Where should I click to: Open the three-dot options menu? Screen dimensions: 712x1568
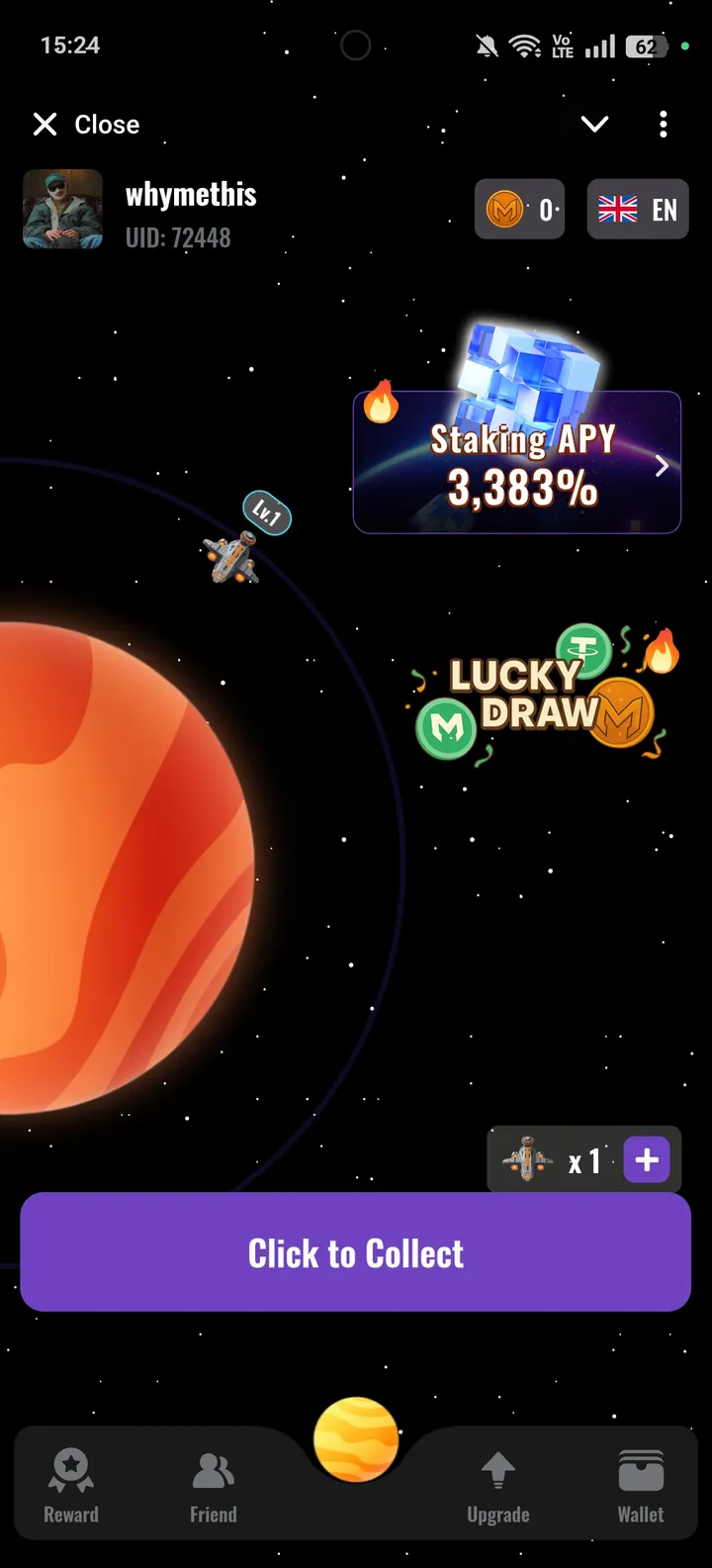663,125
